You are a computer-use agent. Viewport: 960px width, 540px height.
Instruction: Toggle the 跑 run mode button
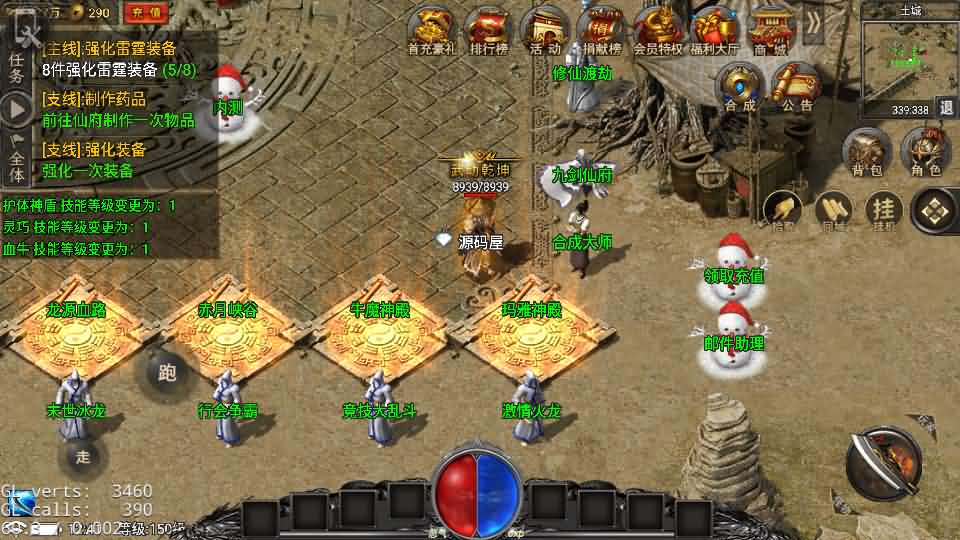click(167, 373)
